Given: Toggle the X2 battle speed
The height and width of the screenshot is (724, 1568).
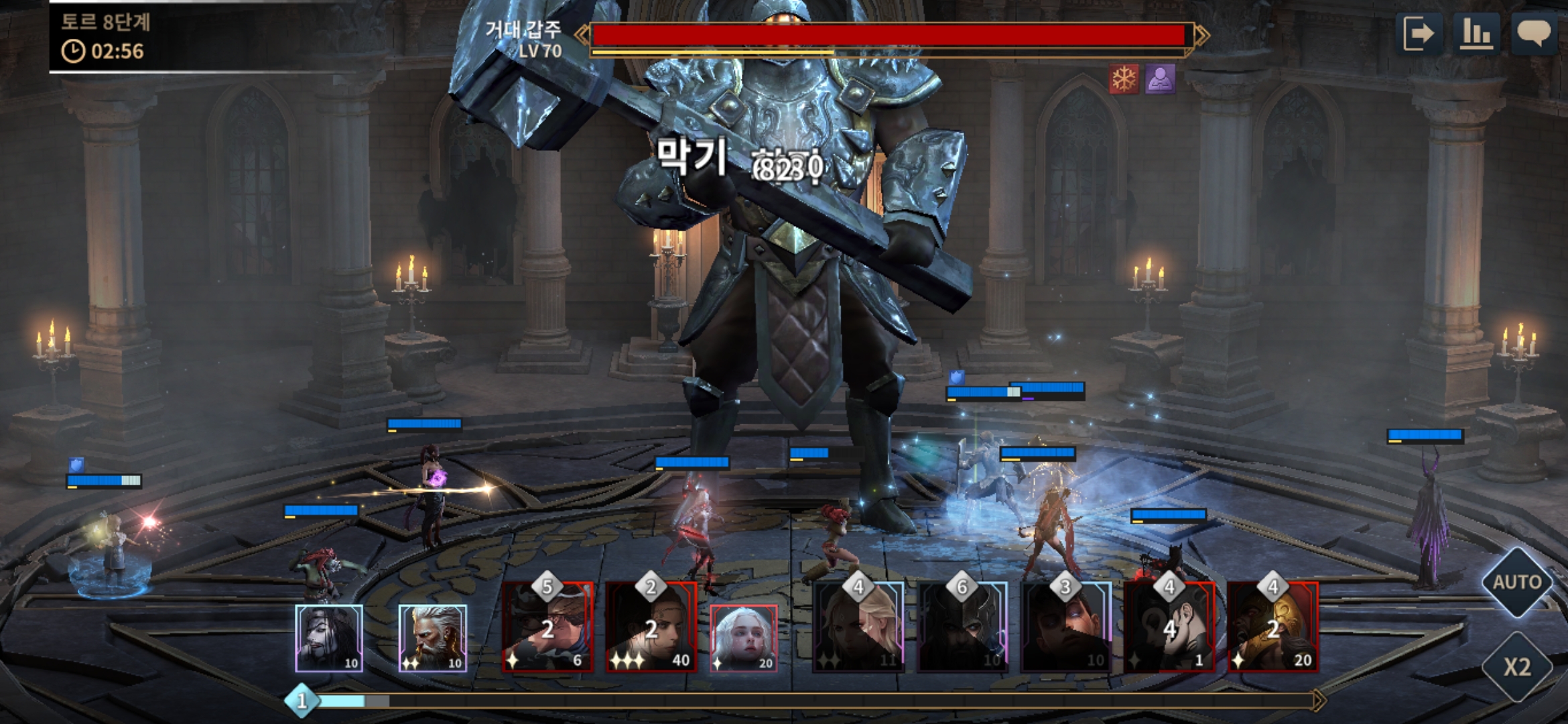Looking at the screenshot, I should tap(1517, 667).
